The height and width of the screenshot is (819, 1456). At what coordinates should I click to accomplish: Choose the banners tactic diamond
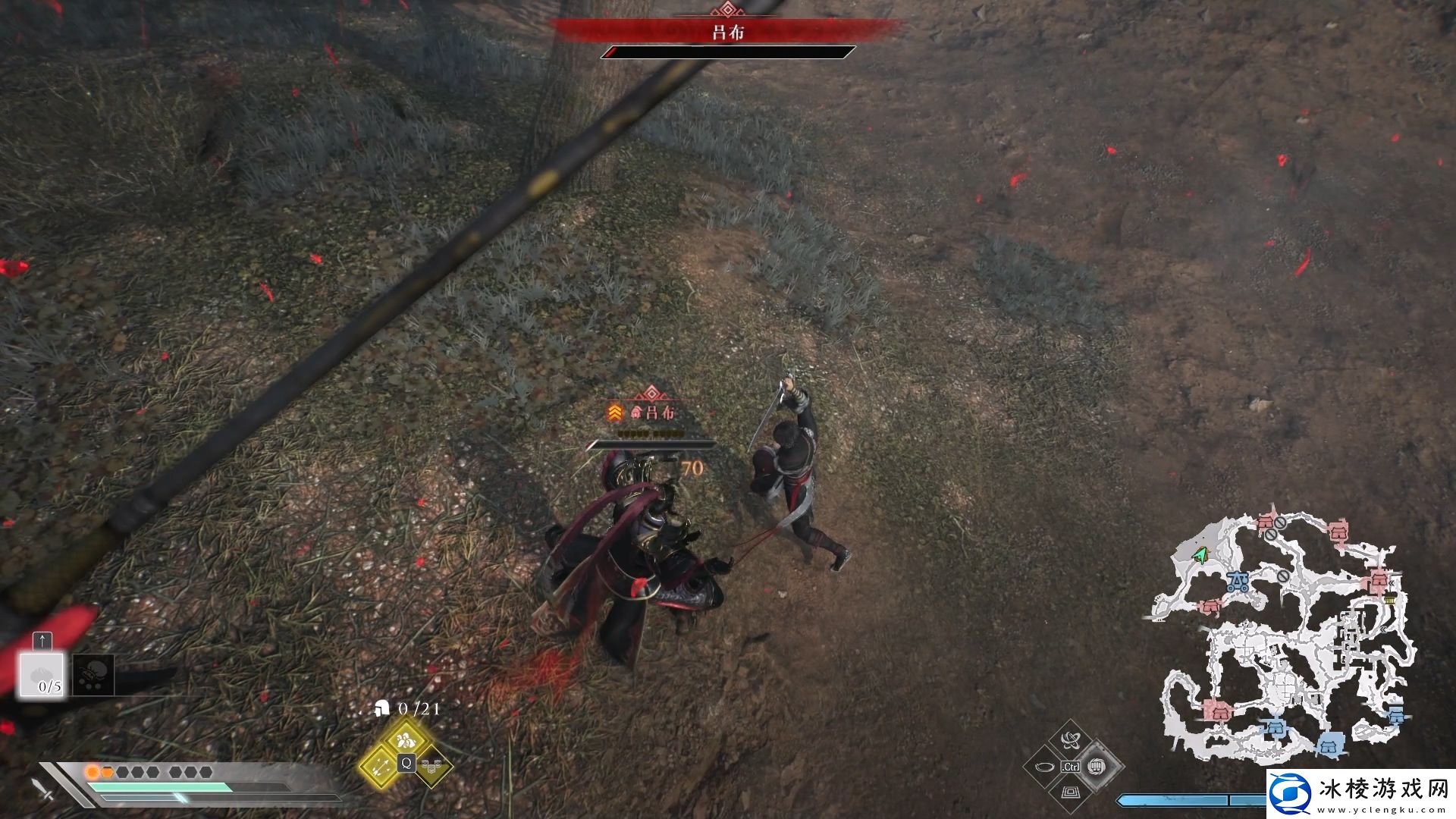pos(431,766)
